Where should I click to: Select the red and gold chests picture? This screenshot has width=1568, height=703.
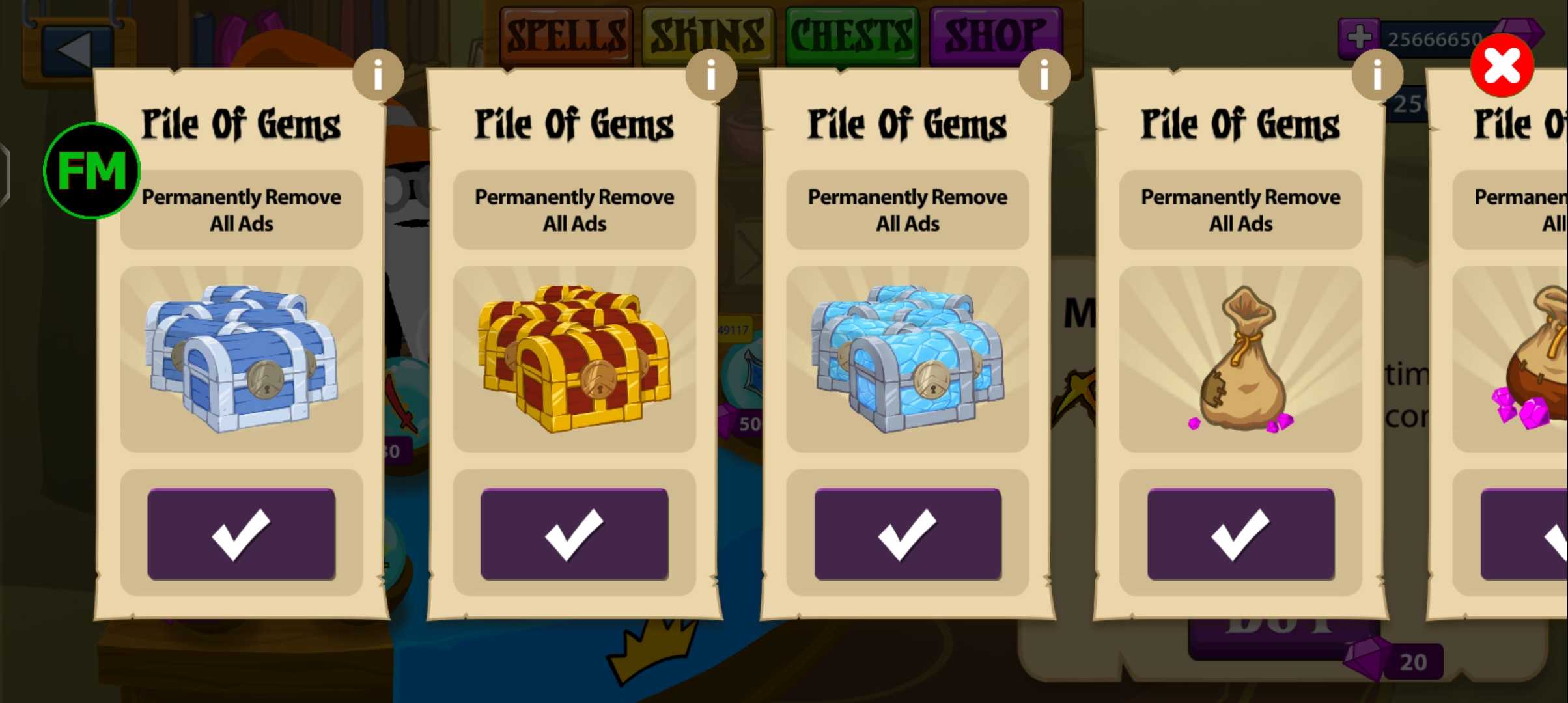(x=574, y=358)
